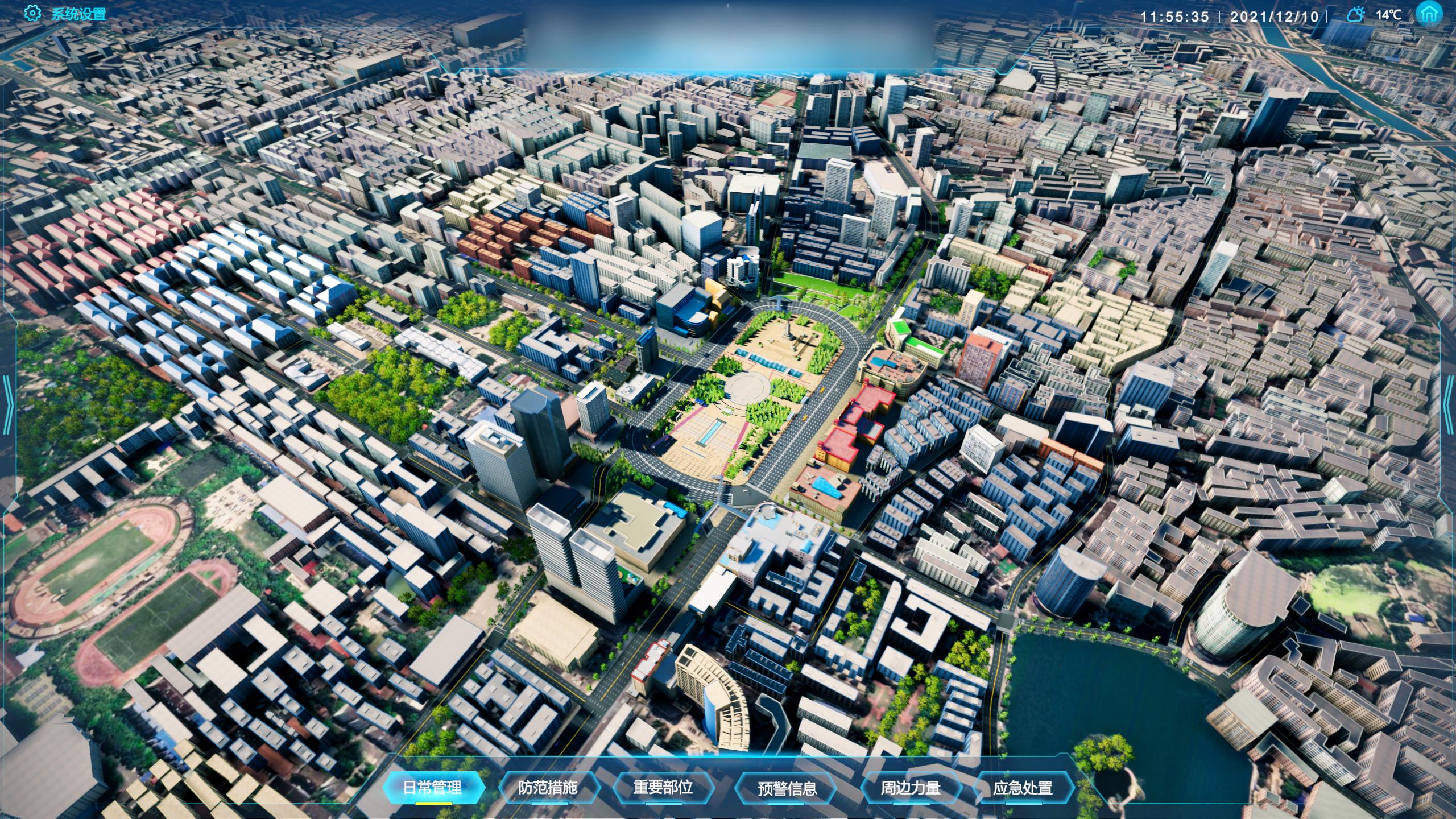Open system settings via the gear icon
Image resolution: width=1456 pixels, height=819 pixels.
pos(32,14)
